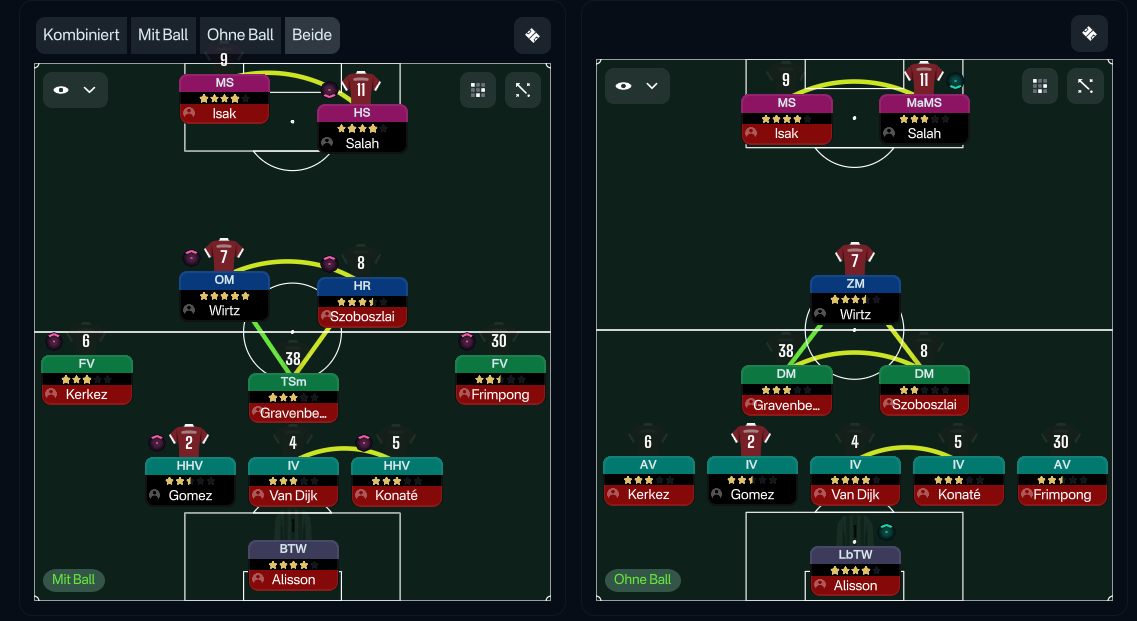Click Konaté's HHV role card
The image size is (1137, 621).
tap(396, 480)
